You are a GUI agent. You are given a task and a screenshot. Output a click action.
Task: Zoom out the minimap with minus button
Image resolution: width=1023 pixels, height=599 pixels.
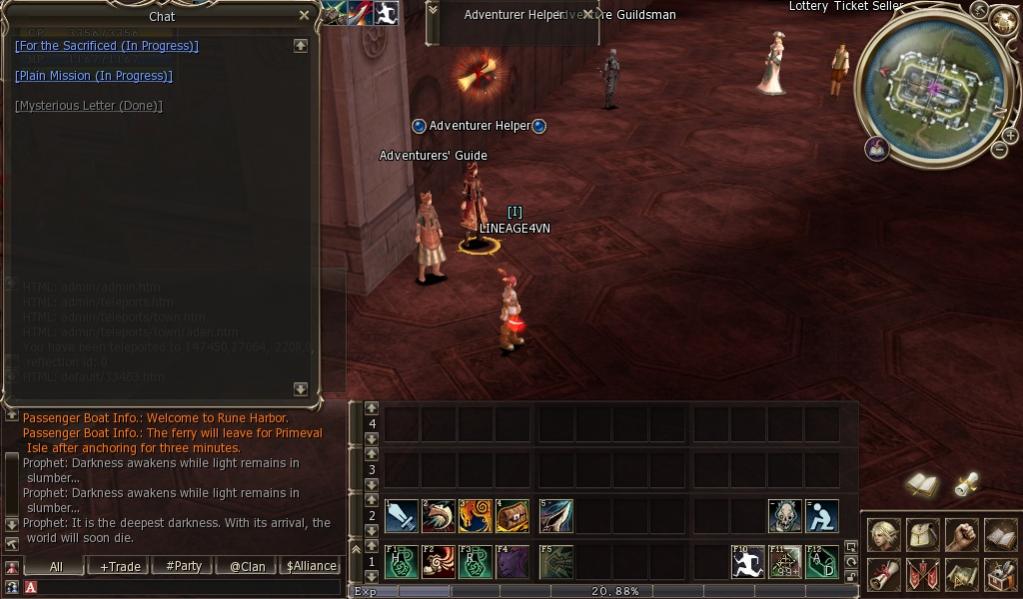pyautogui.click(x=998, y=151)
